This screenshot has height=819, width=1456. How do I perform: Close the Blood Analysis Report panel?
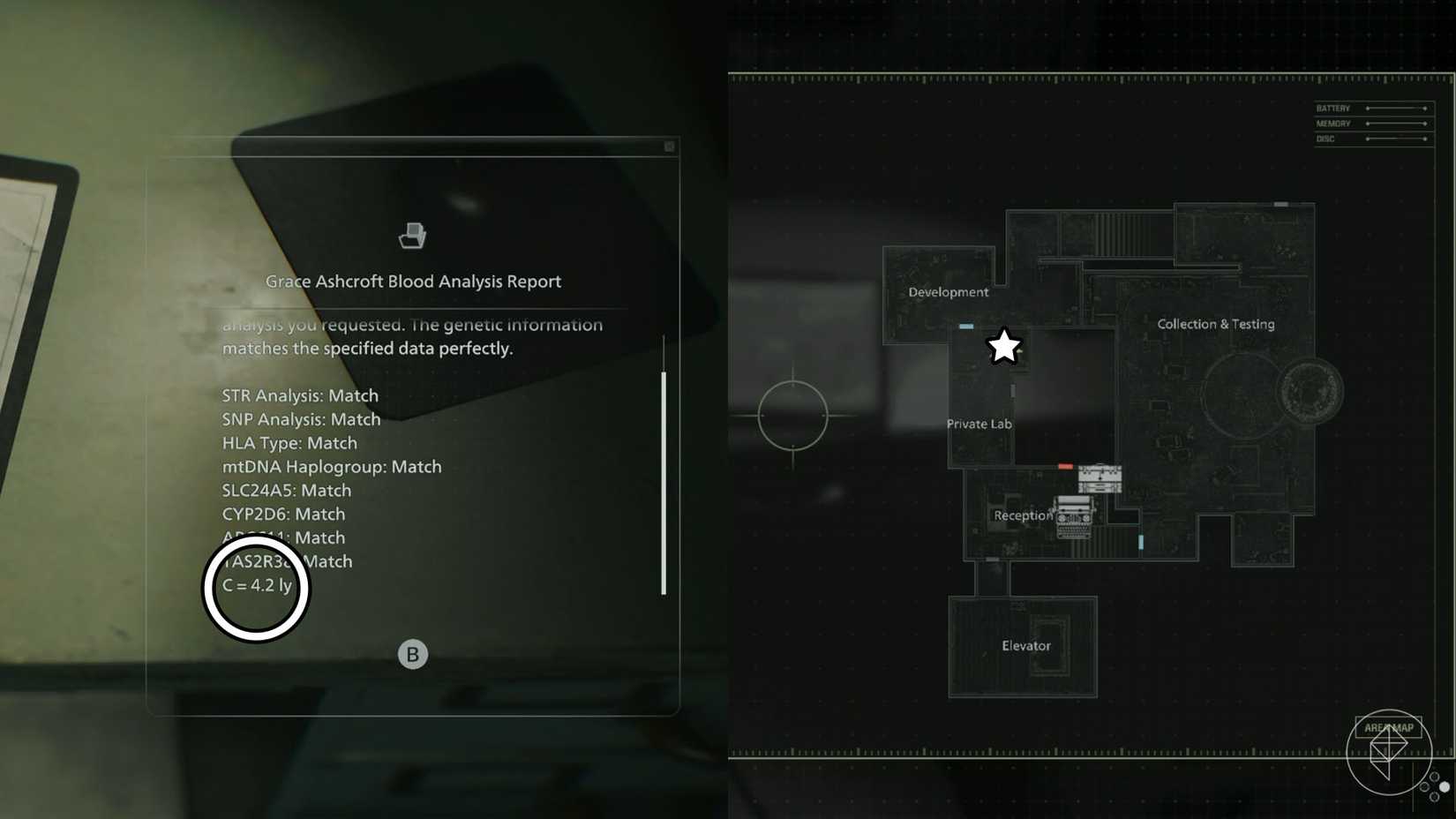[668, 146]
